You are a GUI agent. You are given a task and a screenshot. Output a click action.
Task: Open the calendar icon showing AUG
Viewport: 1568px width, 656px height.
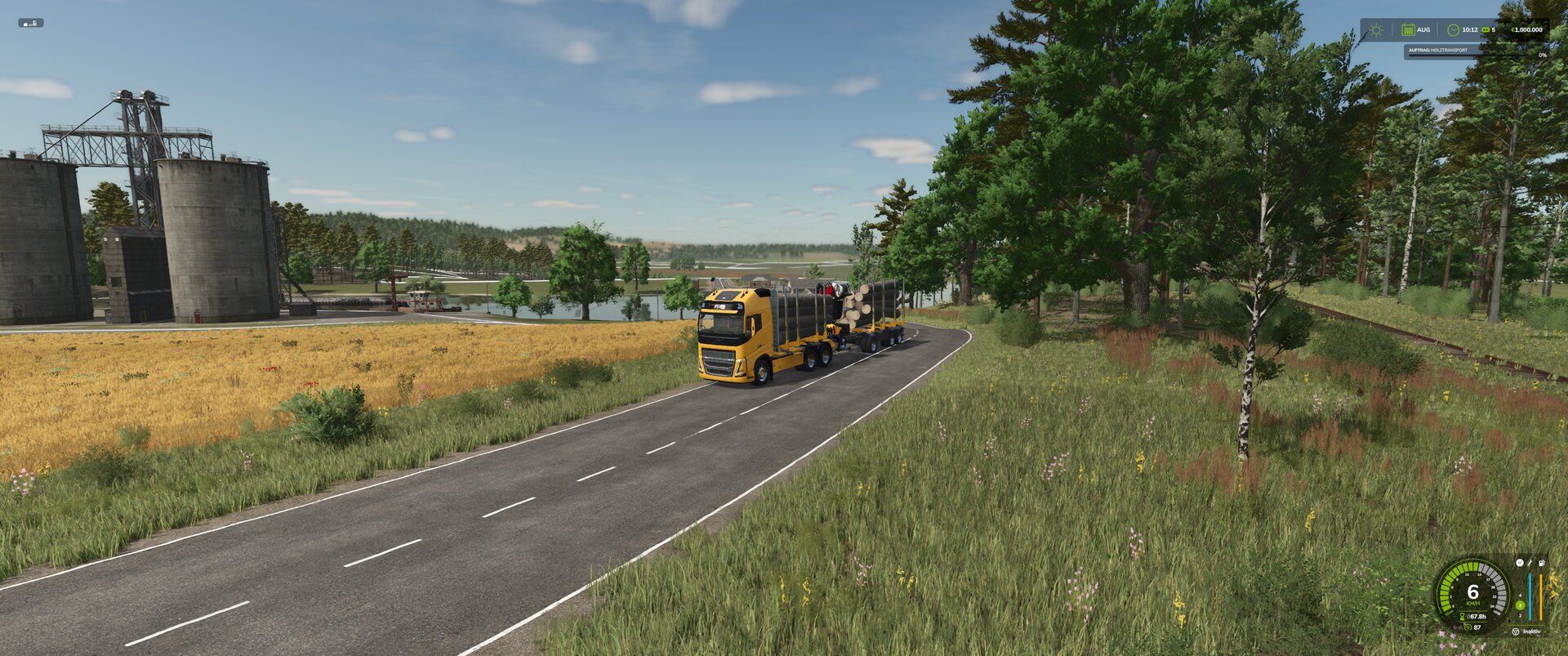pyautogui.click(x=1408, y=30)
